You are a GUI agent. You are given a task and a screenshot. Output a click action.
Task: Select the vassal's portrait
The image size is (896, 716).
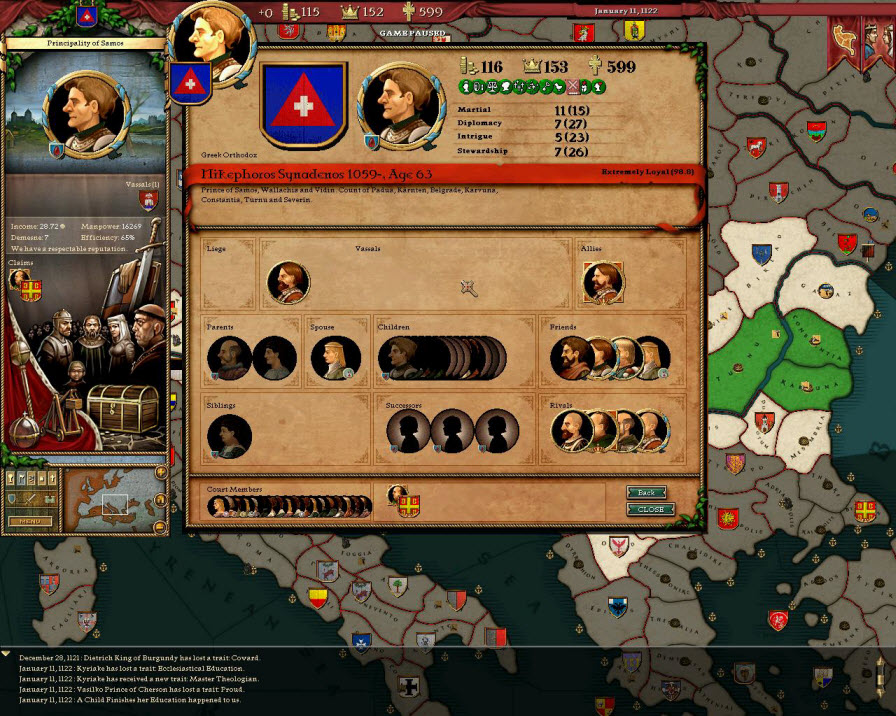[288, 283]
